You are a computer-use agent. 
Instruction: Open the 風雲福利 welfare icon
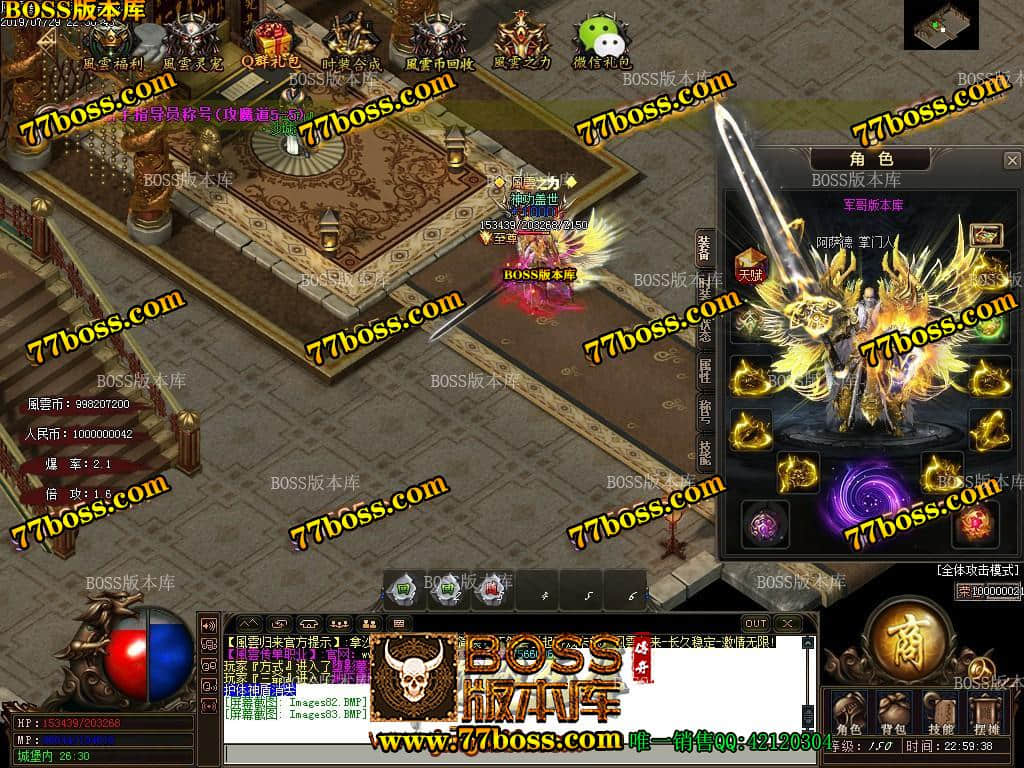point(111,40)
